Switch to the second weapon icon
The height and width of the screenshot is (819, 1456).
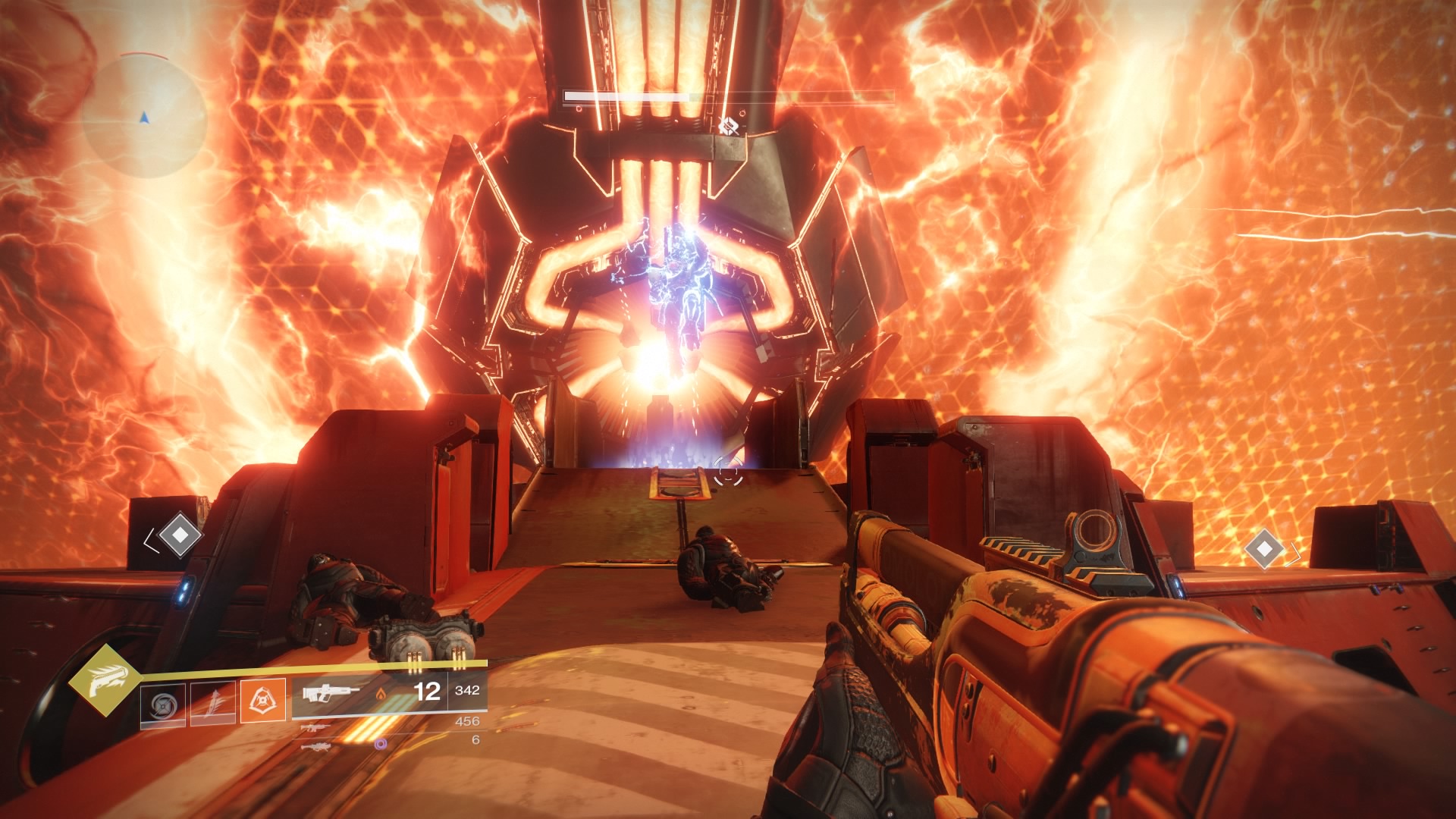[x=312, y=728]
